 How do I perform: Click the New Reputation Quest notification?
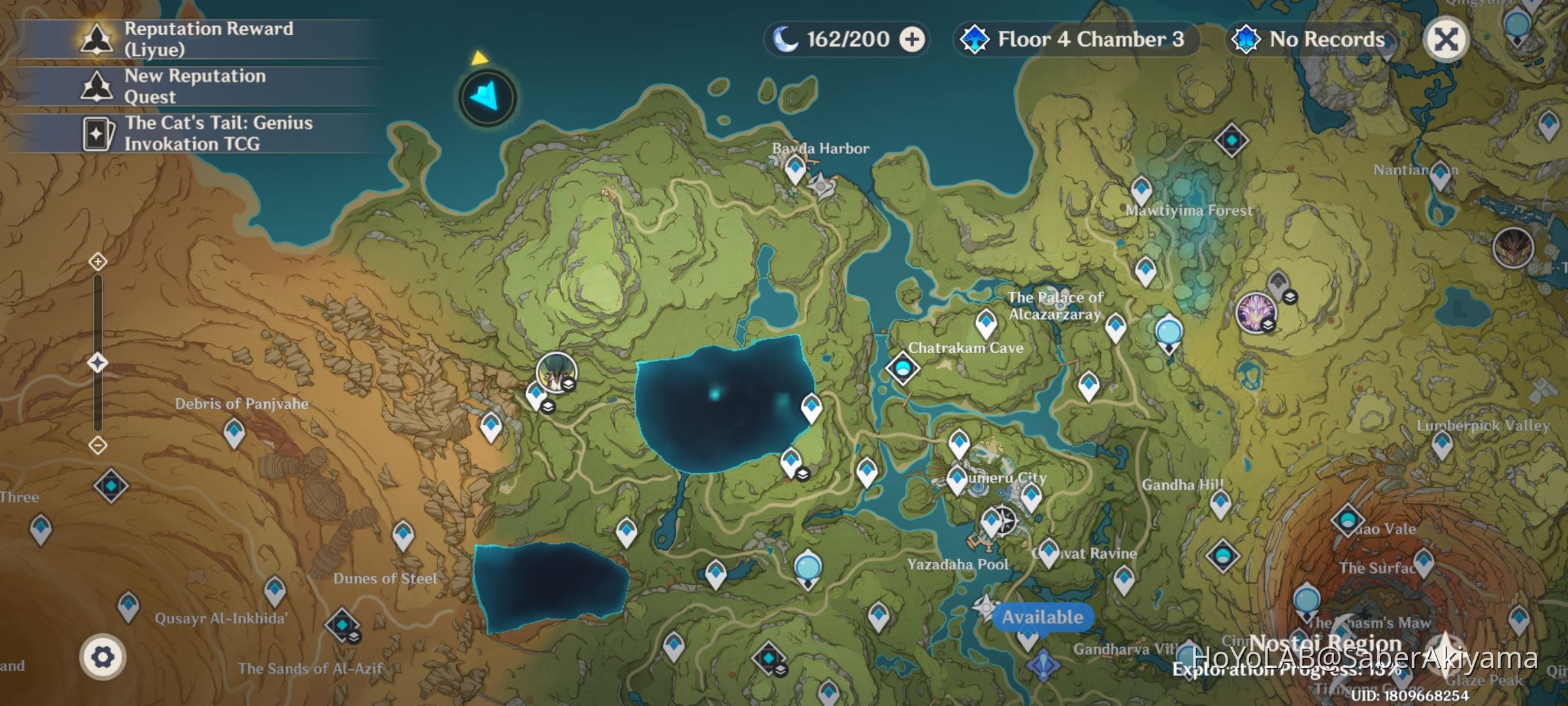pyautogui.click(x=189, y=86)
